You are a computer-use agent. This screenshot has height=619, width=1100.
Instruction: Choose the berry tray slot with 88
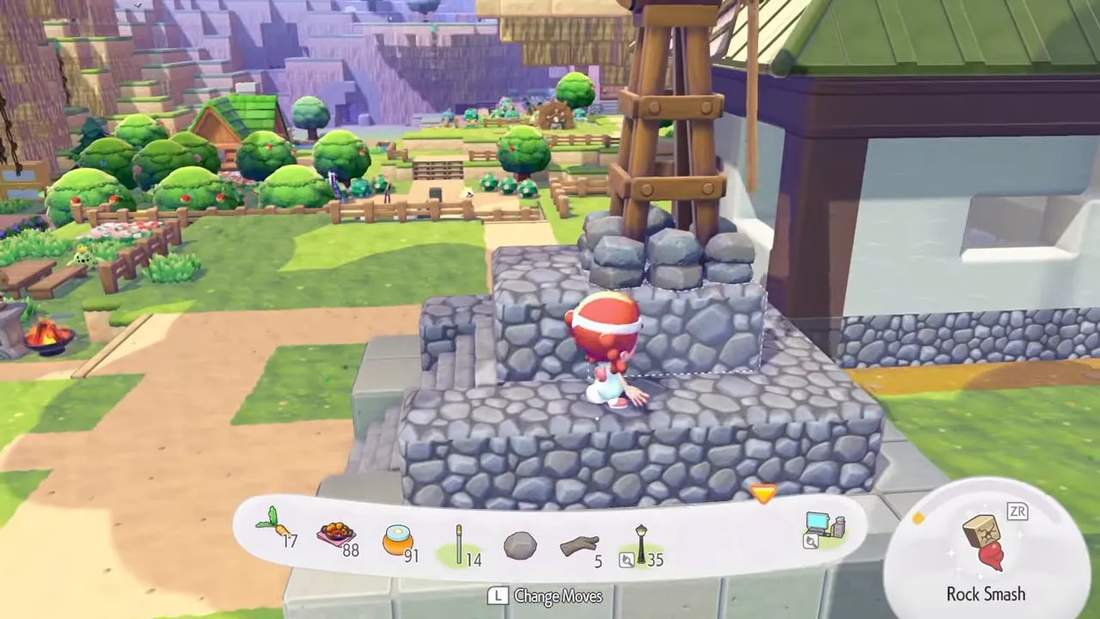coord(336,535)
